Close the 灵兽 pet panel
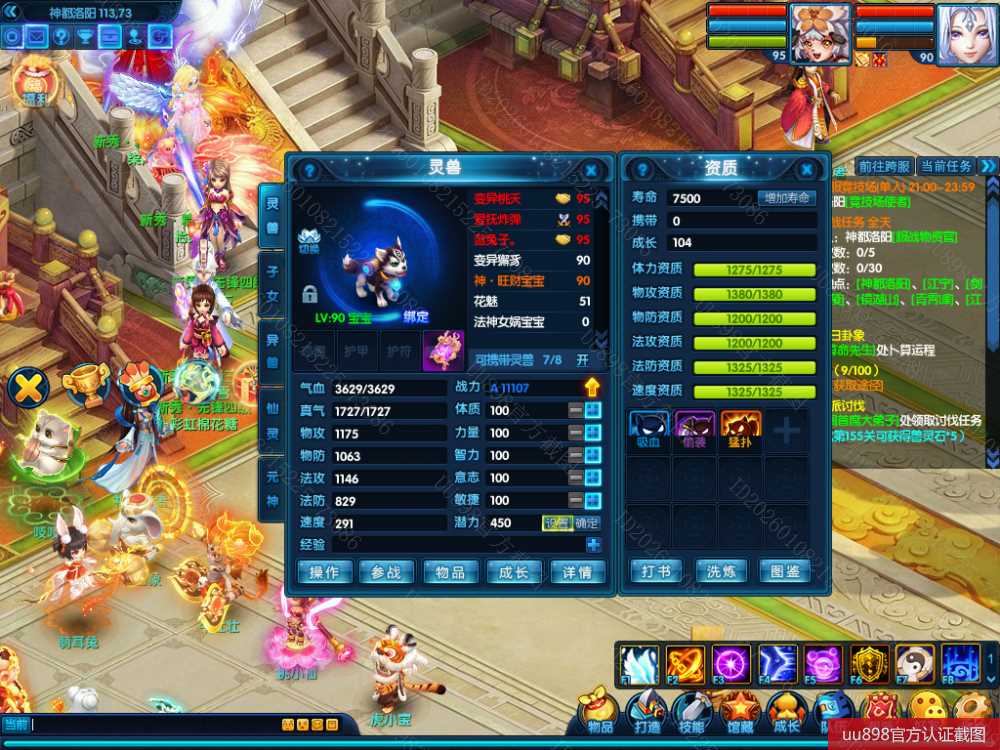 coord(591,170)
